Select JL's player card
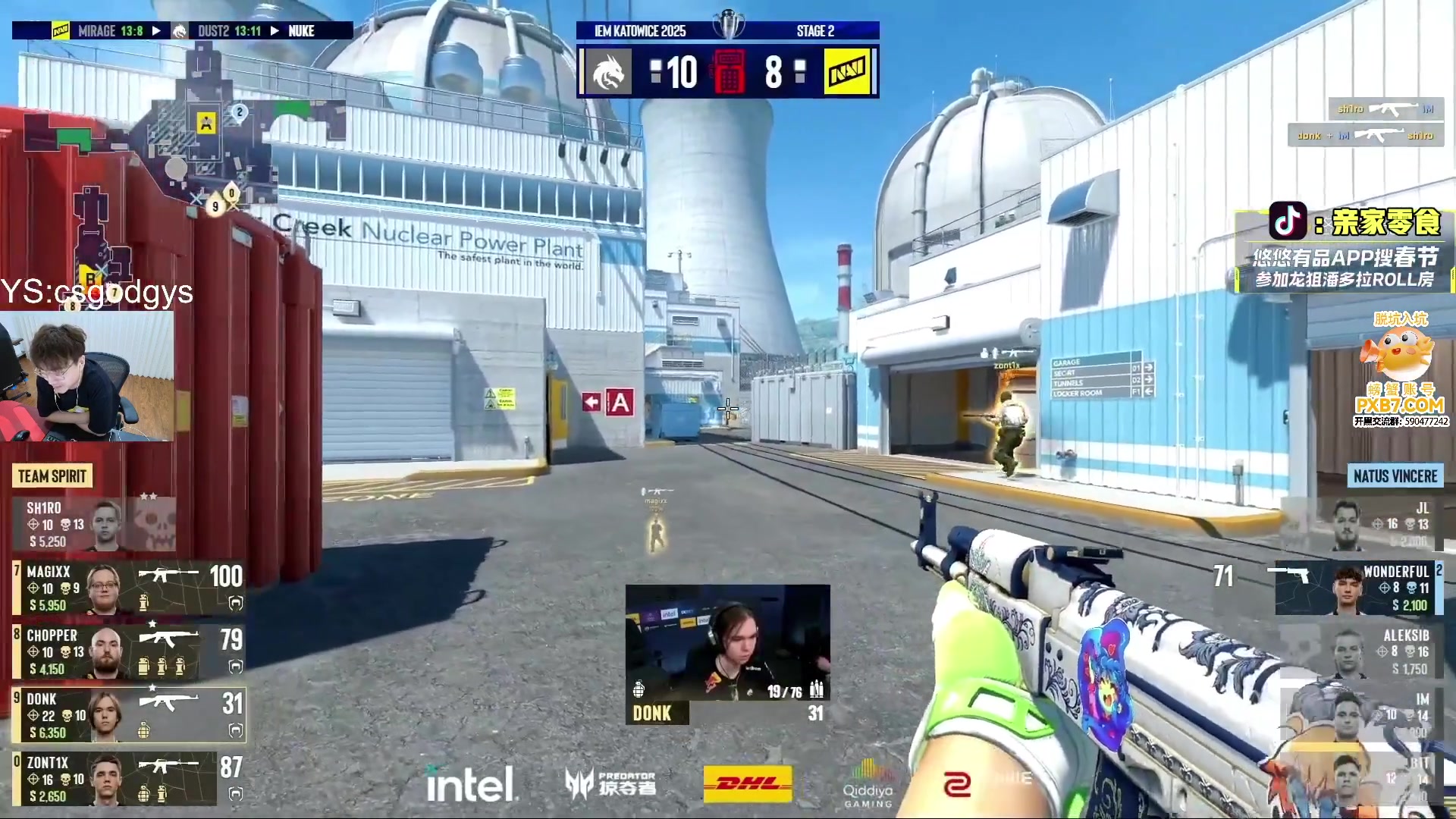This screenshot has width=1456, height=819. [1365, 524]
